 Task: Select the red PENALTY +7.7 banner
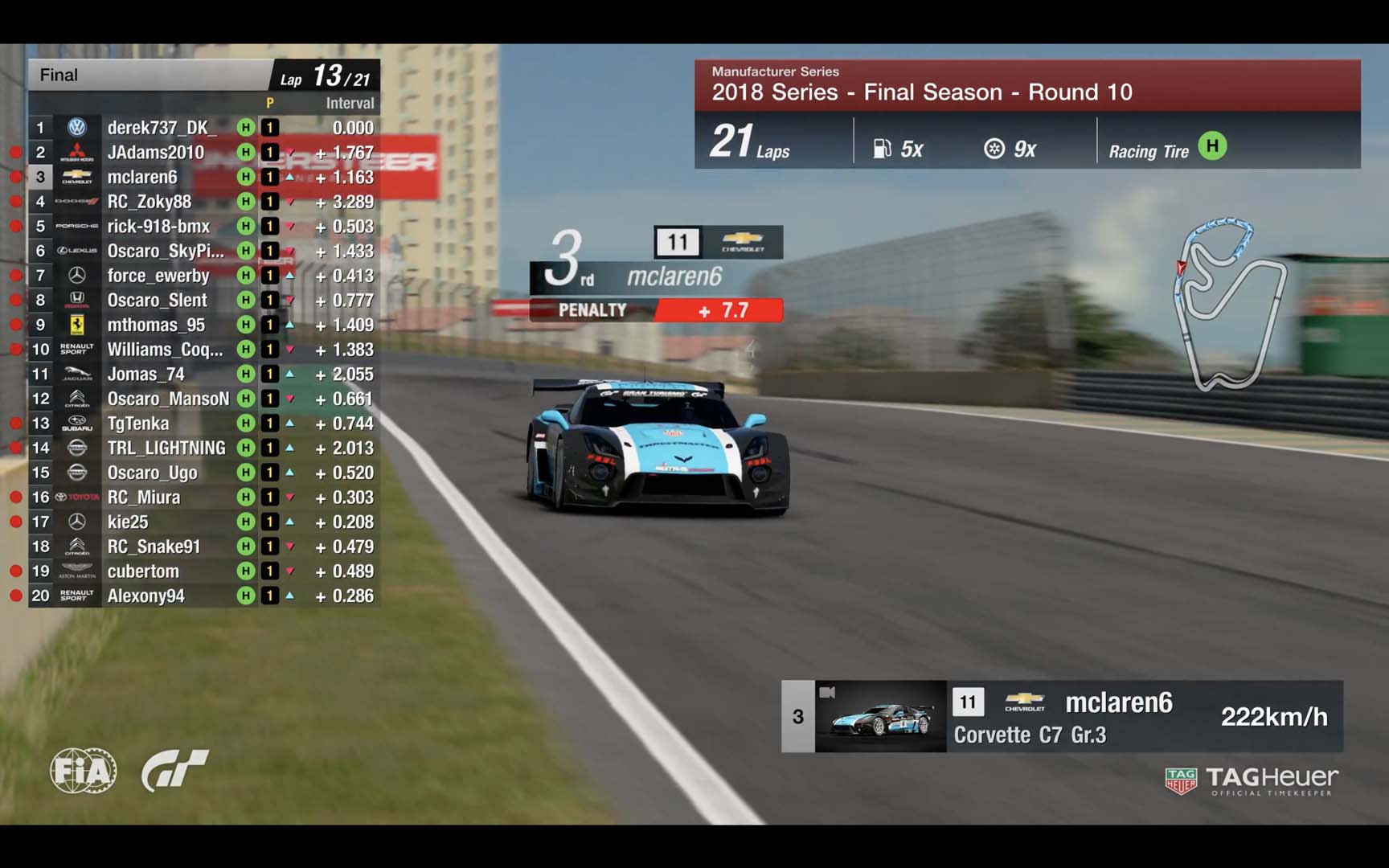pos(656,310)
